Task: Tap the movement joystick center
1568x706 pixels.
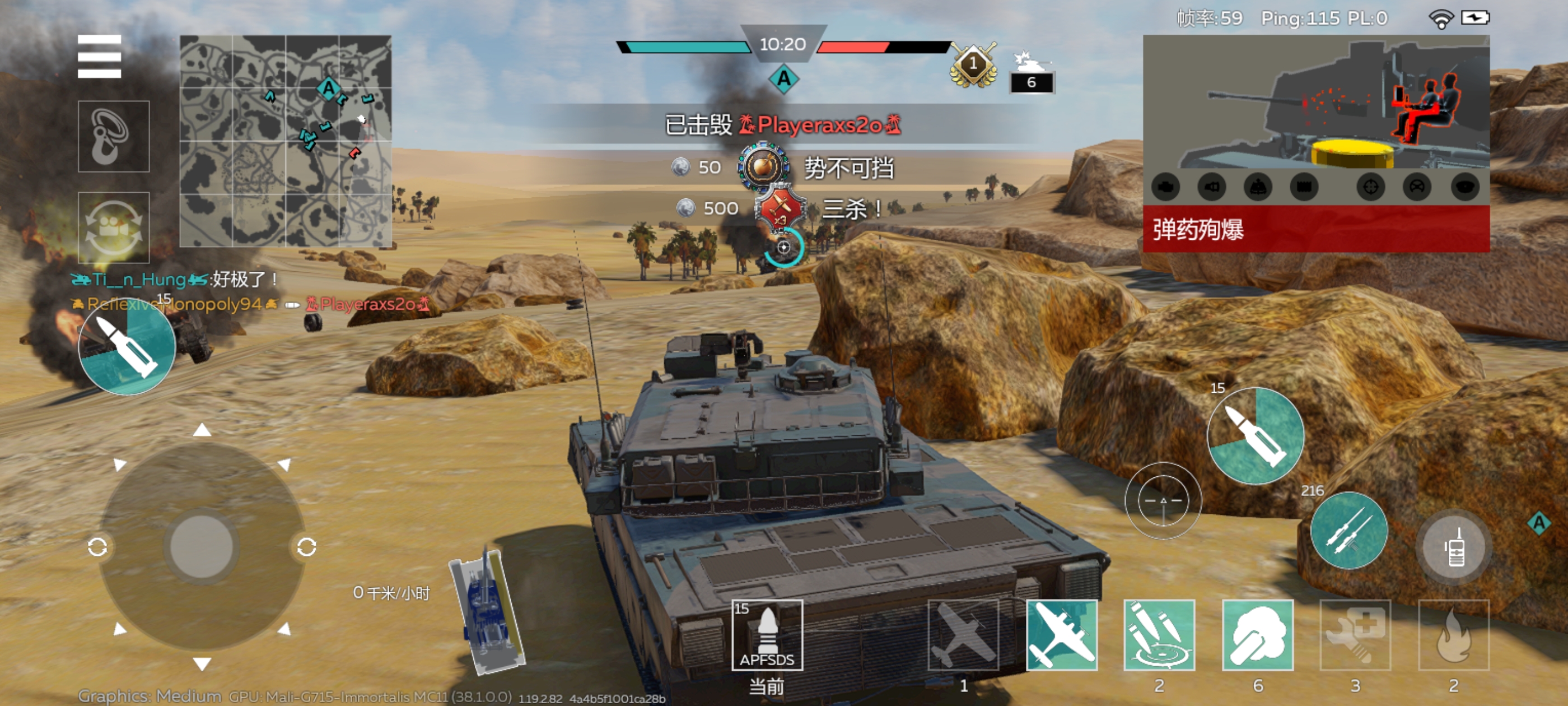Action: tap(202, 546)
